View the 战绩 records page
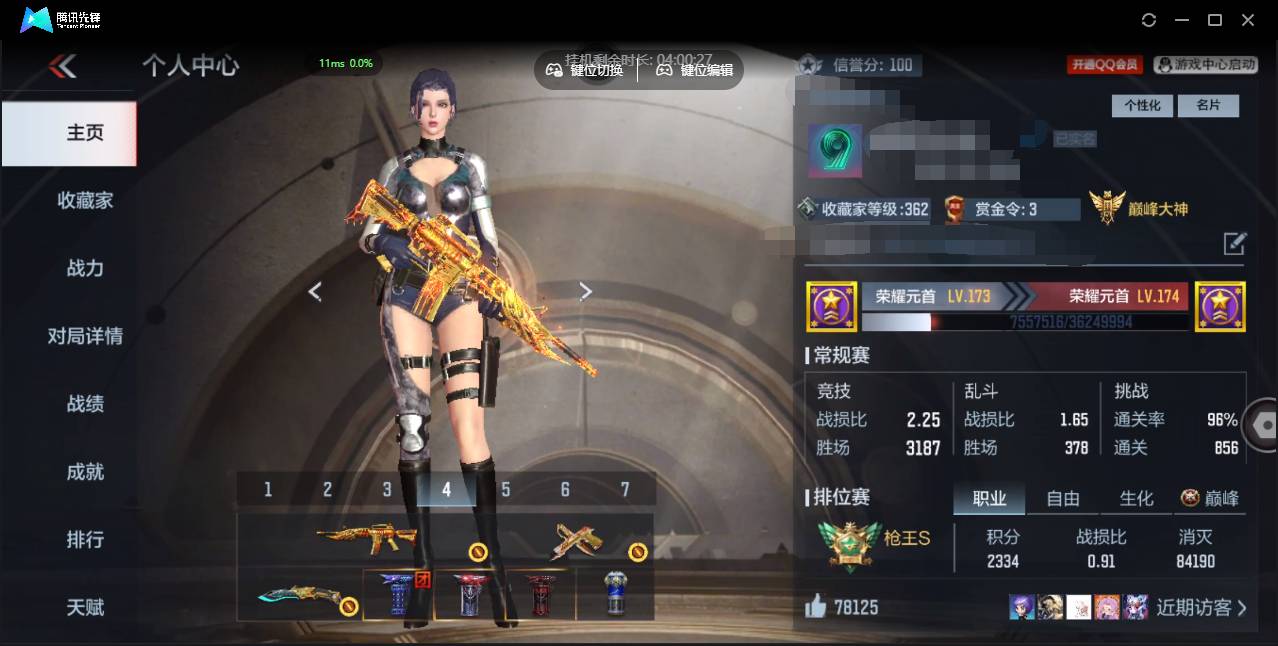Image resolution: width=1278 pixels, height=646 pixels. pos(85,404)
